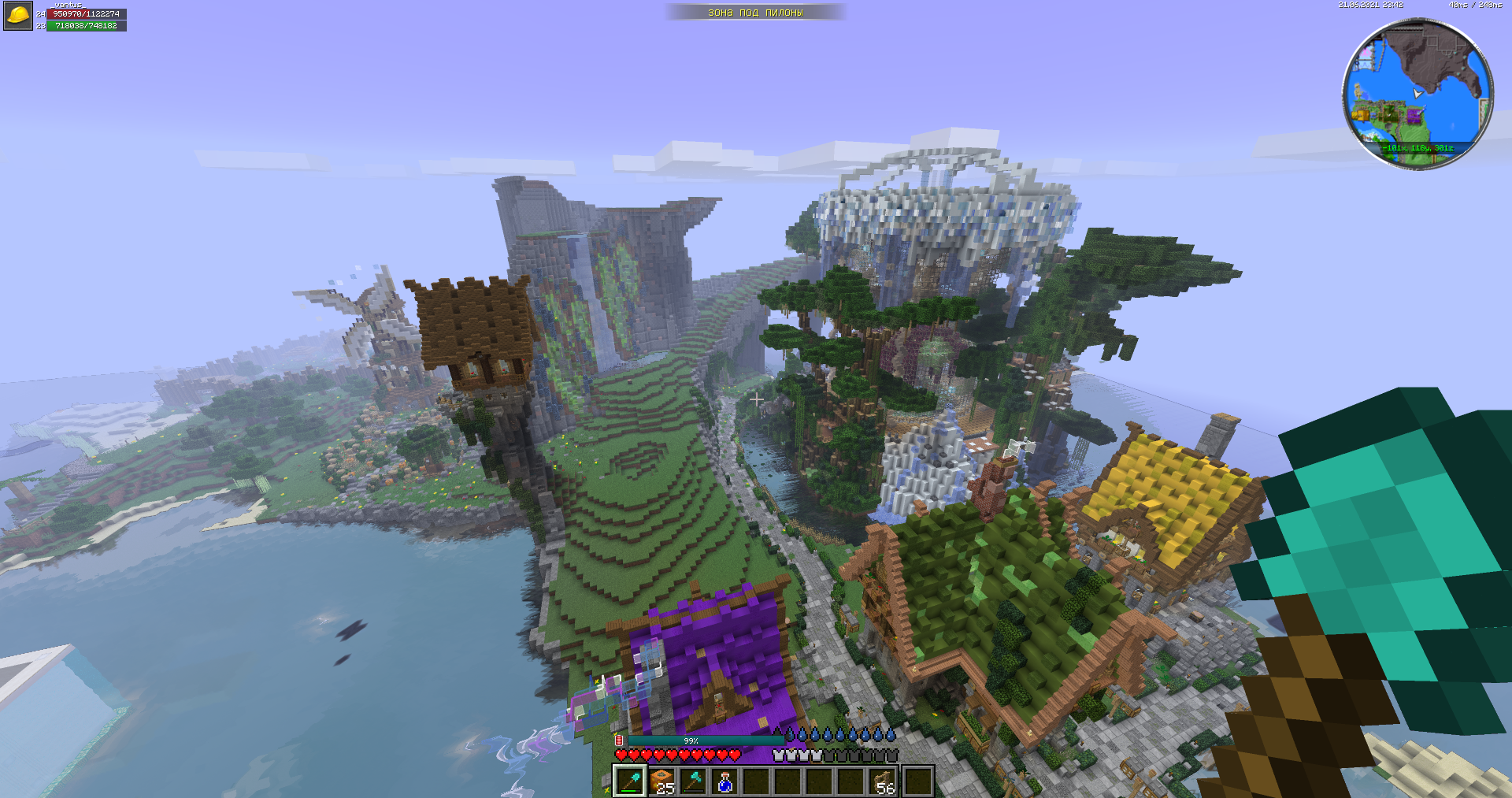Image resolution: width=1512 pixels, height=798 pixels.
Task: Click the yellow hard hat profession icon
Action: point(17,16)
